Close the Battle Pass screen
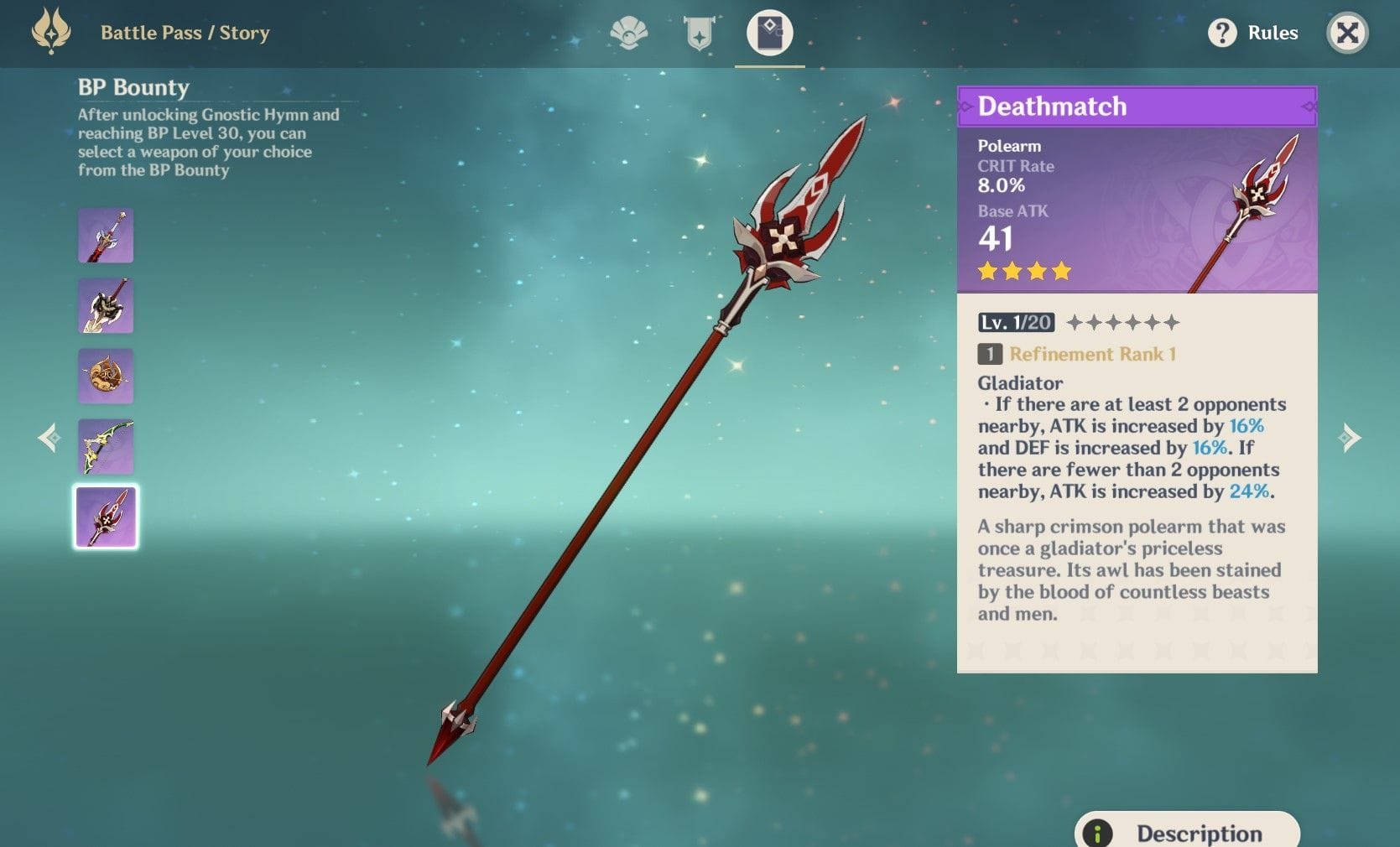Image resolution: width=1400 pixels, height=847 pixels. click(1347, 34)
